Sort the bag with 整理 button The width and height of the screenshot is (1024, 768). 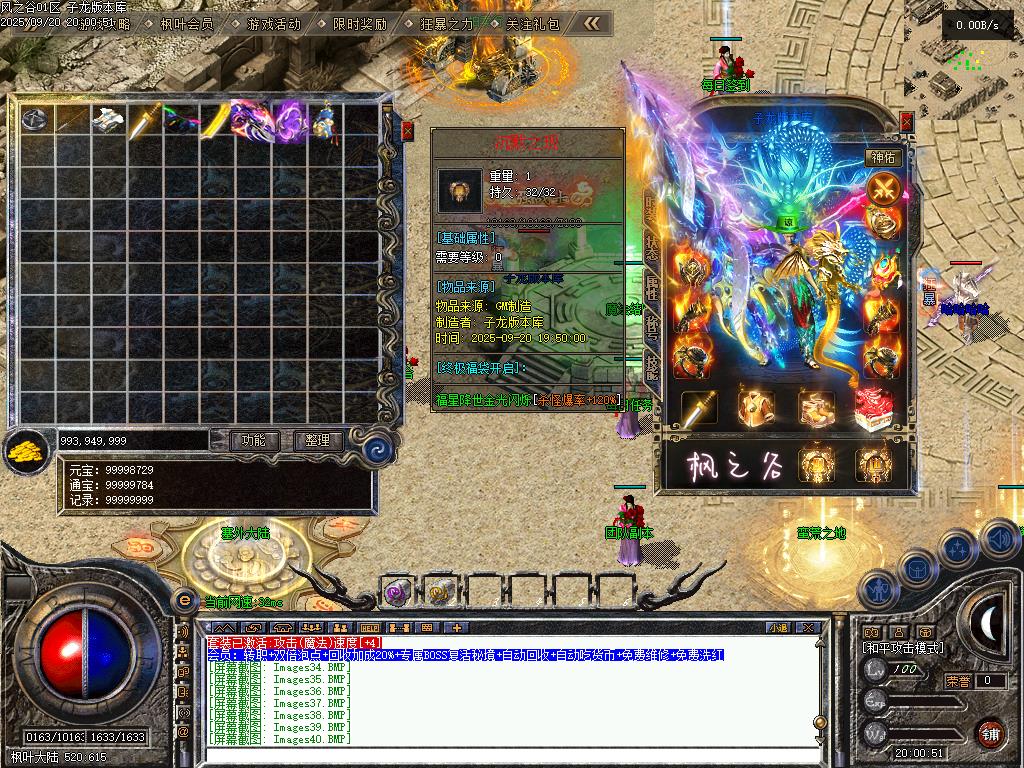pyautogui.click(x=318, y=440)
